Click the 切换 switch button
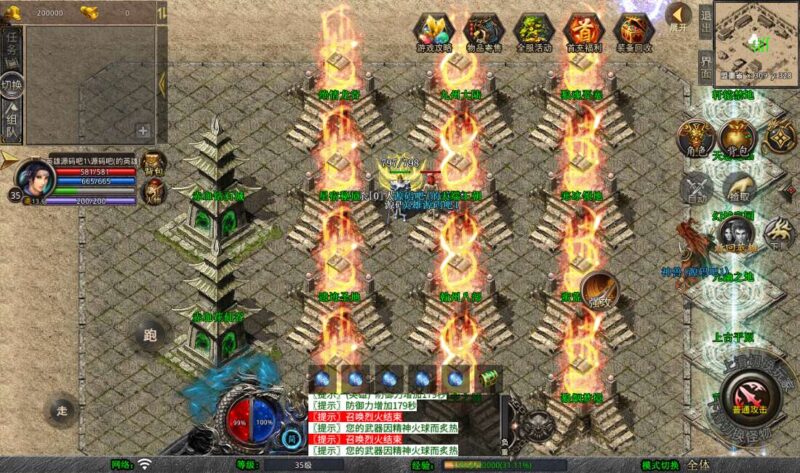 coord(12,83)
